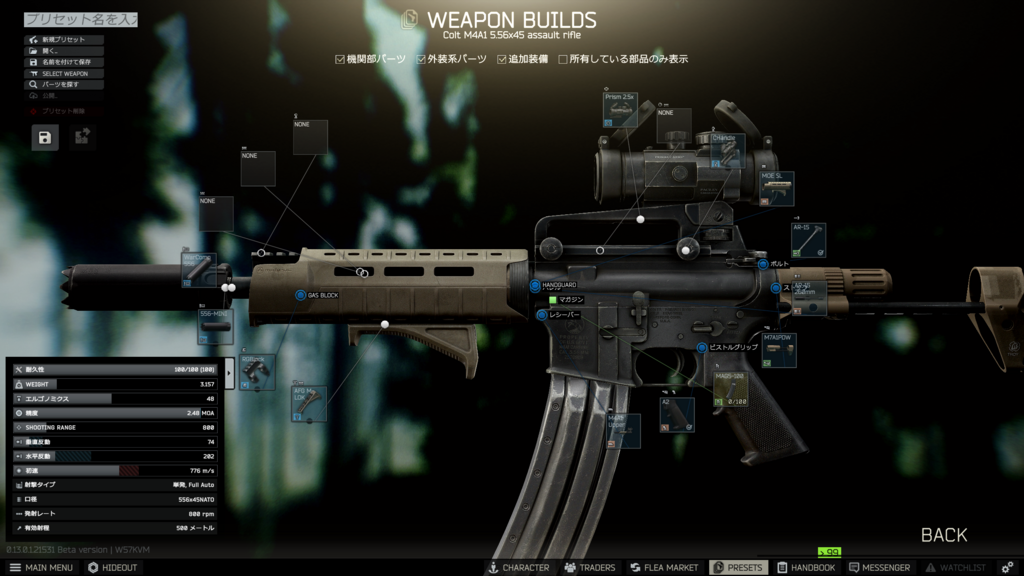Choose save with name (名前を付けて保存)
The height and width of the screenshot is (576, 1024).
[66, 62]
